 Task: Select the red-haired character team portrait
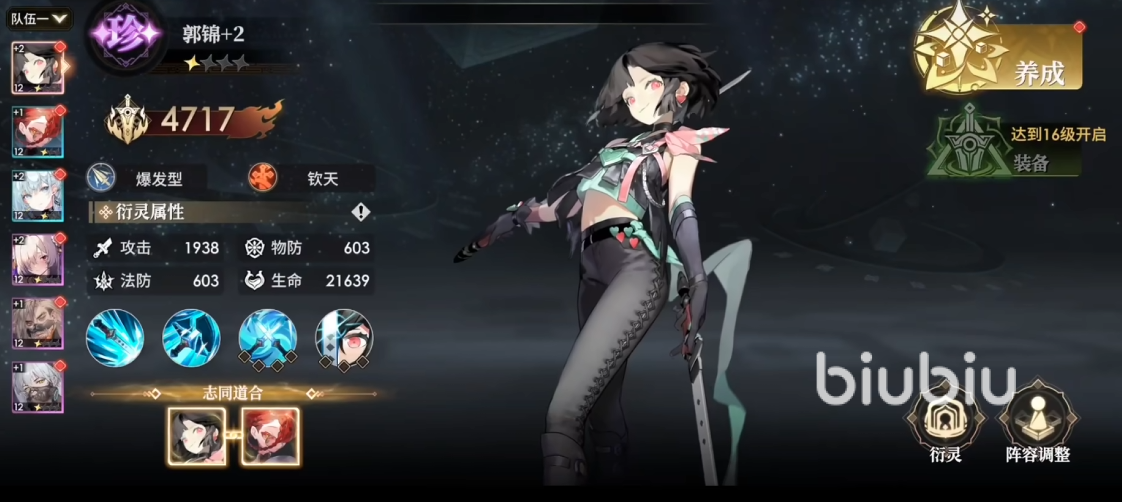tap(38, 133)
